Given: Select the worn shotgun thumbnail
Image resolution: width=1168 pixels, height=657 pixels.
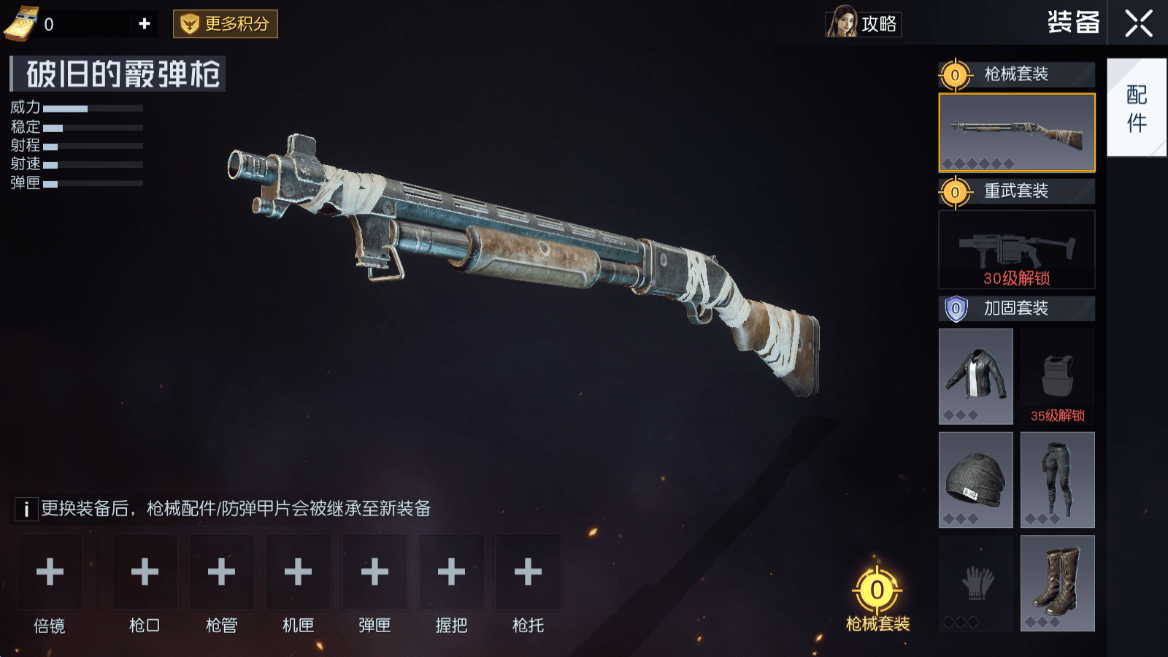Looking at the screenshot, I should tap(1016, 132).
